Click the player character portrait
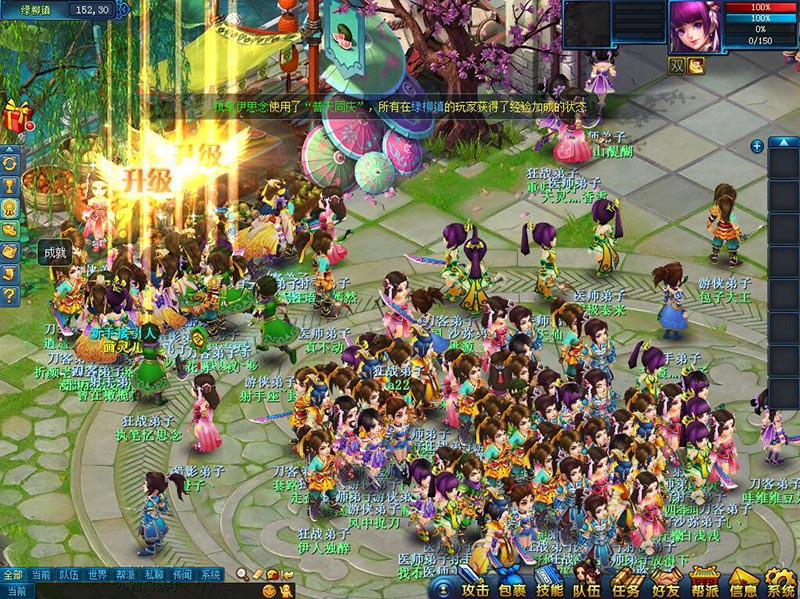Screen dimensions: 800x599 696,28
